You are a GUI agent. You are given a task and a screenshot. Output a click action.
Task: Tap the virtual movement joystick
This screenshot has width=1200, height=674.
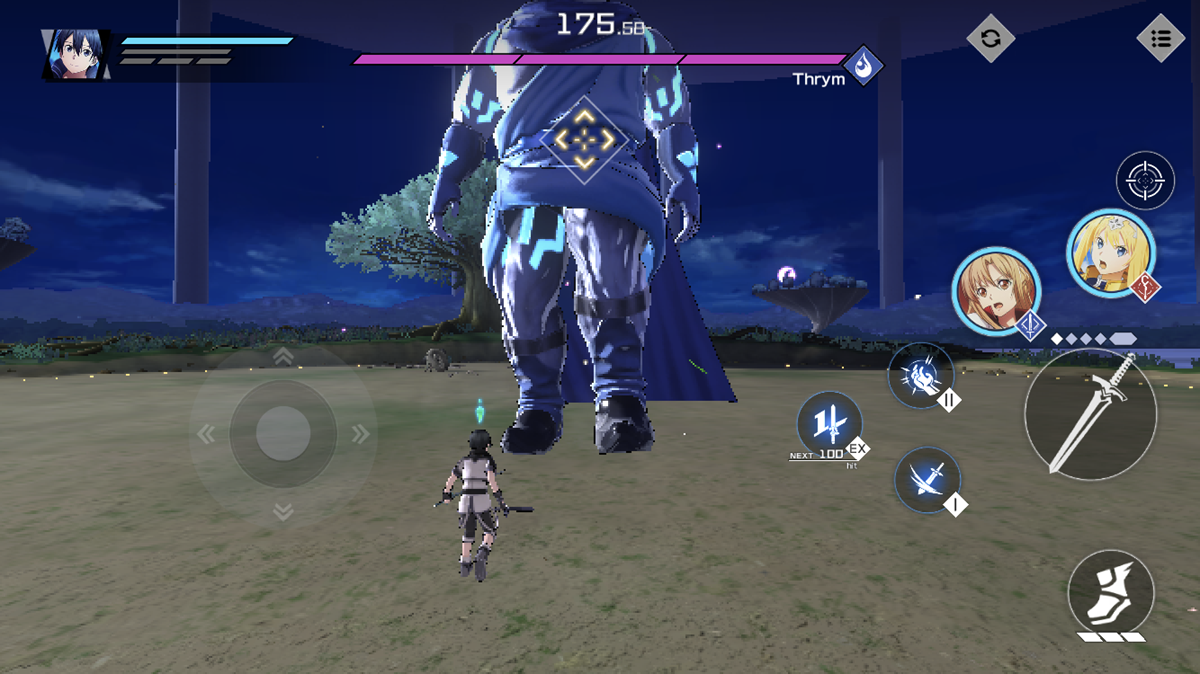(283, 433)
